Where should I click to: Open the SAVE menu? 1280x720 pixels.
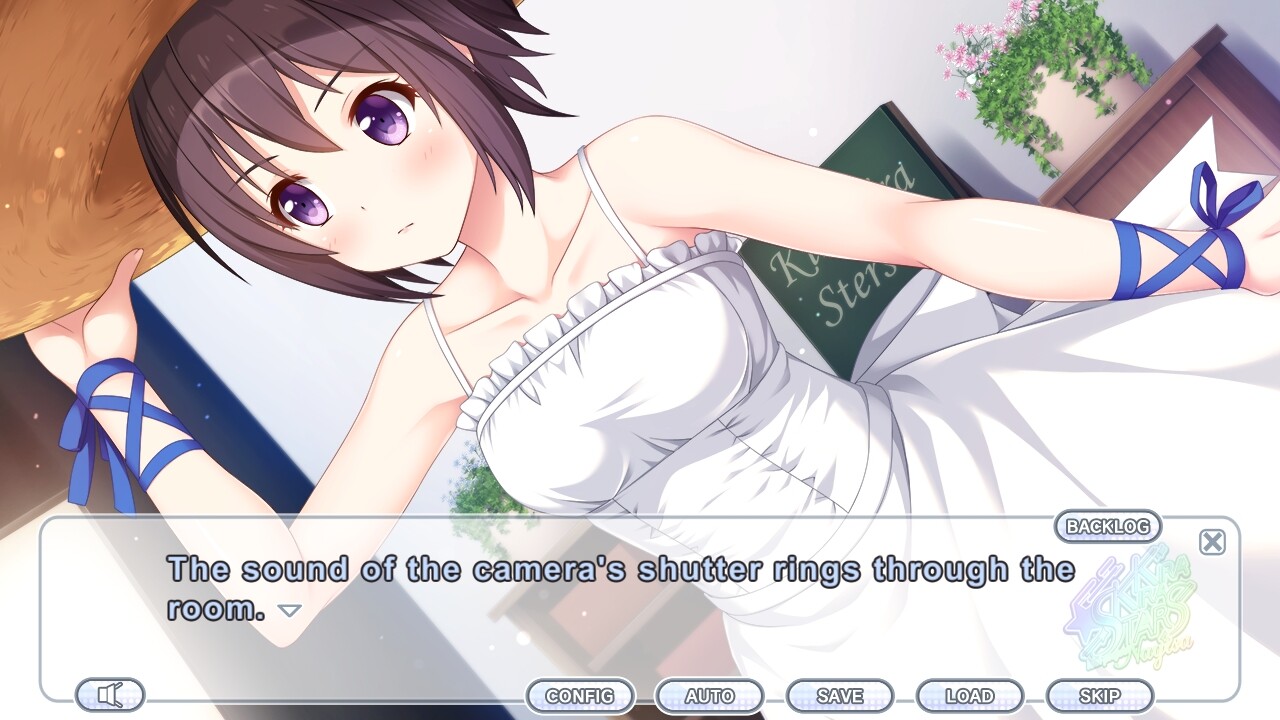840,695
